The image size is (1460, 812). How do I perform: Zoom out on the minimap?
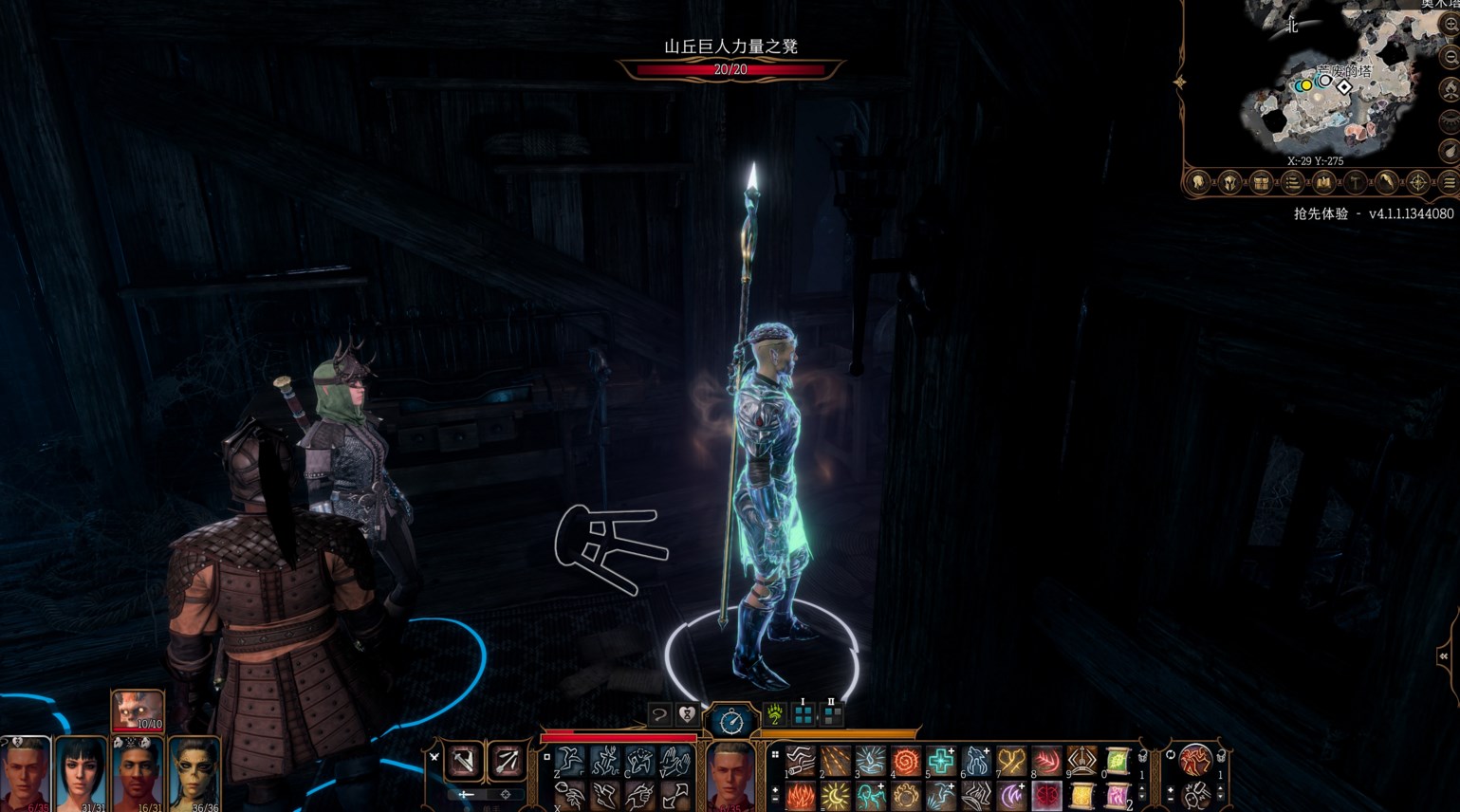point(1451,58)
